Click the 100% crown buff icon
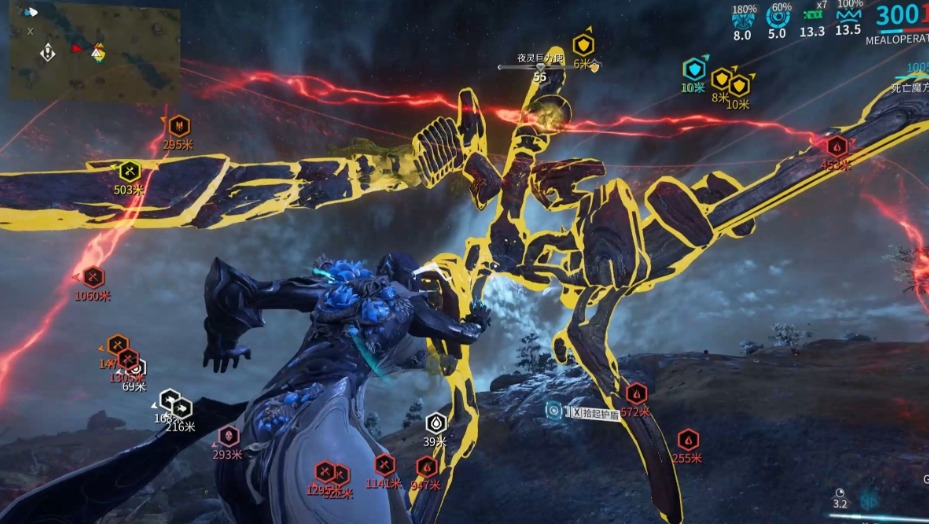This screenshot has width=929, height=524. click(x=848, y=16)
